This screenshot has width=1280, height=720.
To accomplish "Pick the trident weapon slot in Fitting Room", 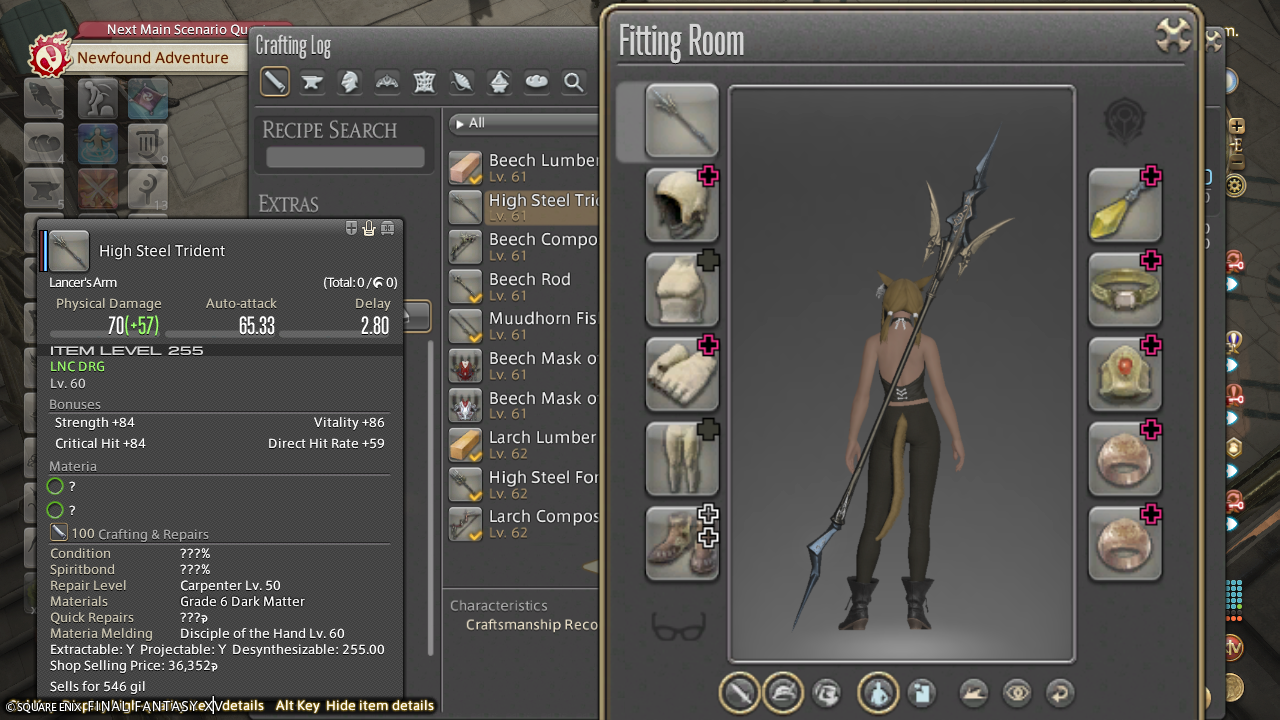I will tap(682, 121).
